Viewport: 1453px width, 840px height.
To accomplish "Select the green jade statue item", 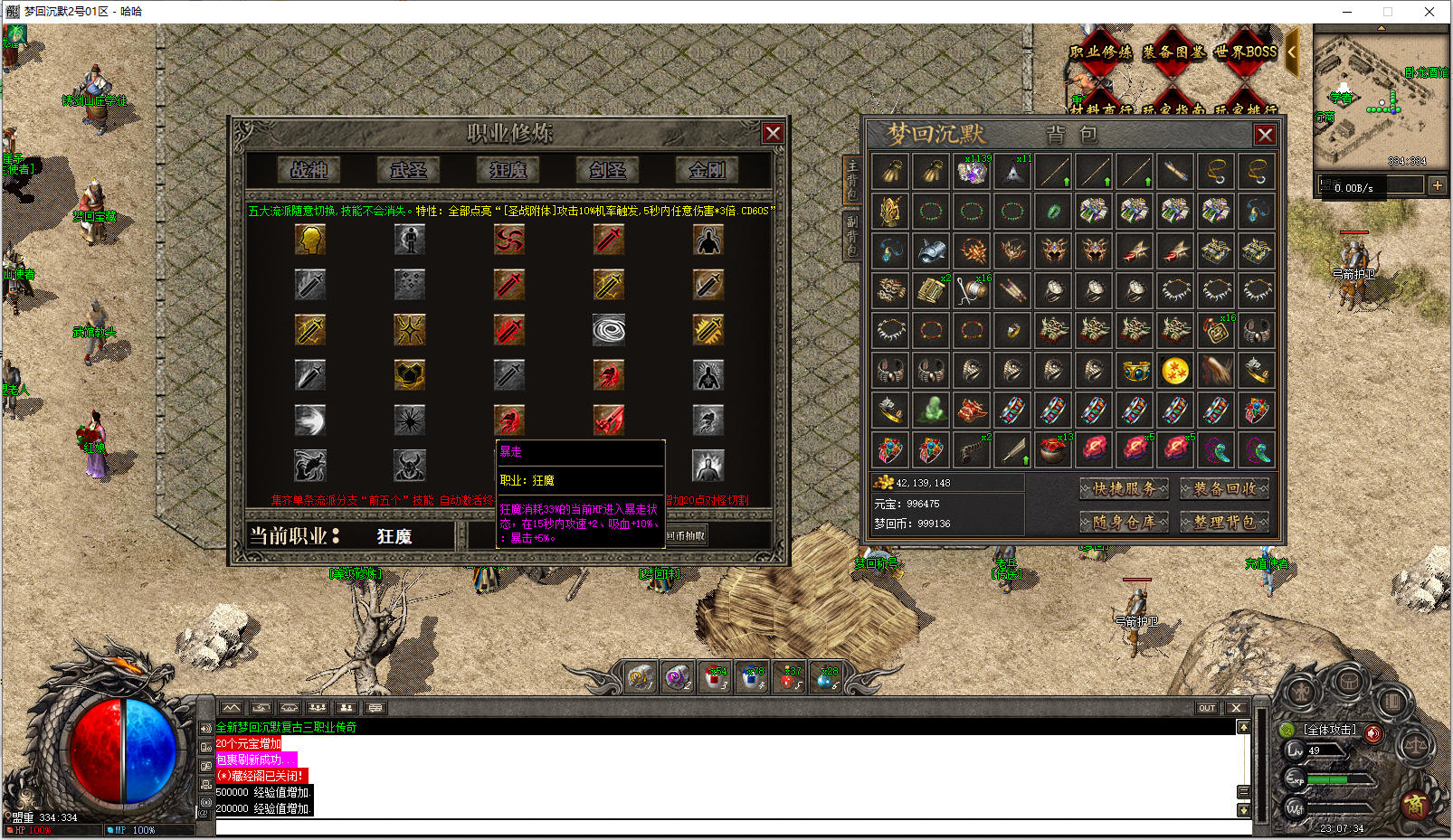I will (x=932, y=411).
